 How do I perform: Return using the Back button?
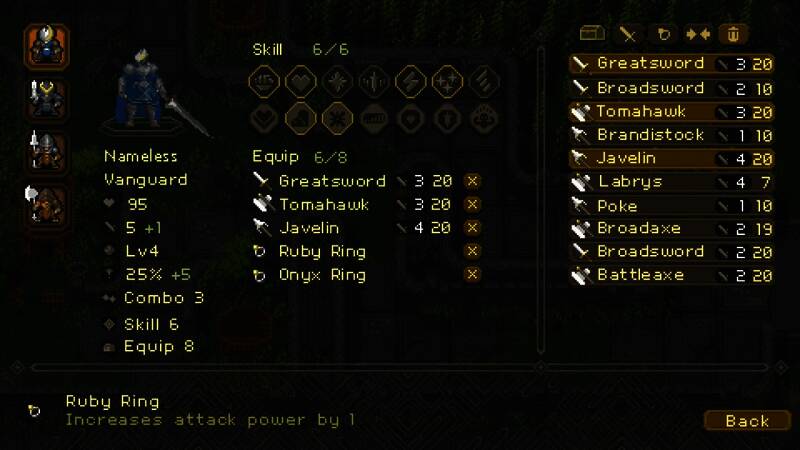(747, 421)
